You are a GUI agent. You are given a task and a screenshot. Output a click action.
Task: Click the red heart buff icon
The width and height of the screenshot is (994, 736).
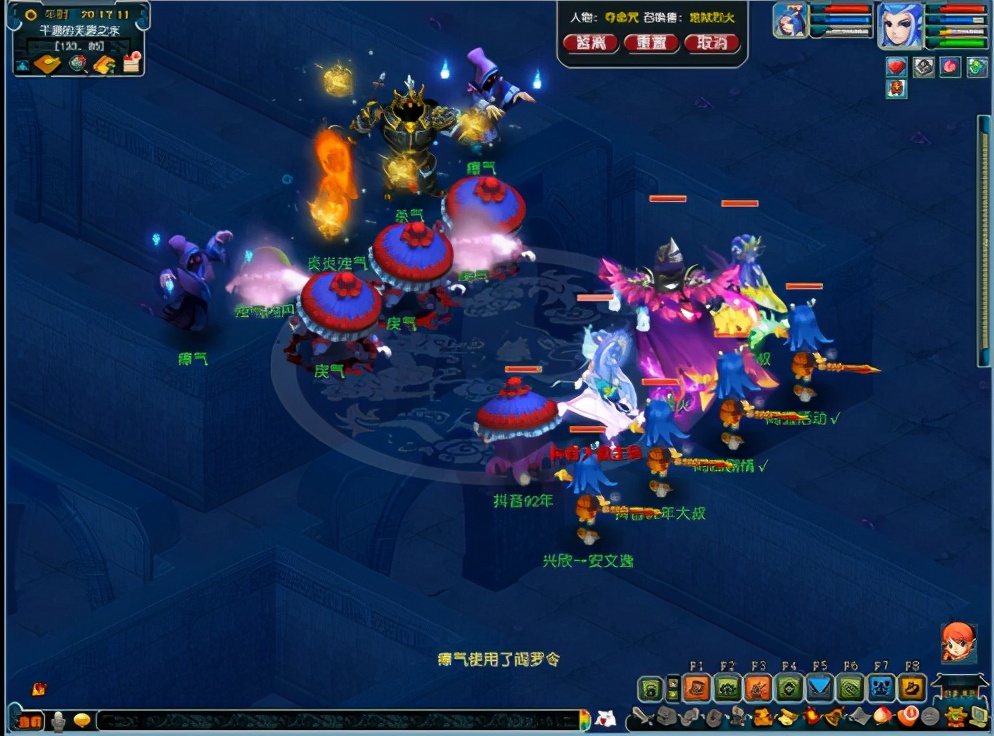coord(896,67)
